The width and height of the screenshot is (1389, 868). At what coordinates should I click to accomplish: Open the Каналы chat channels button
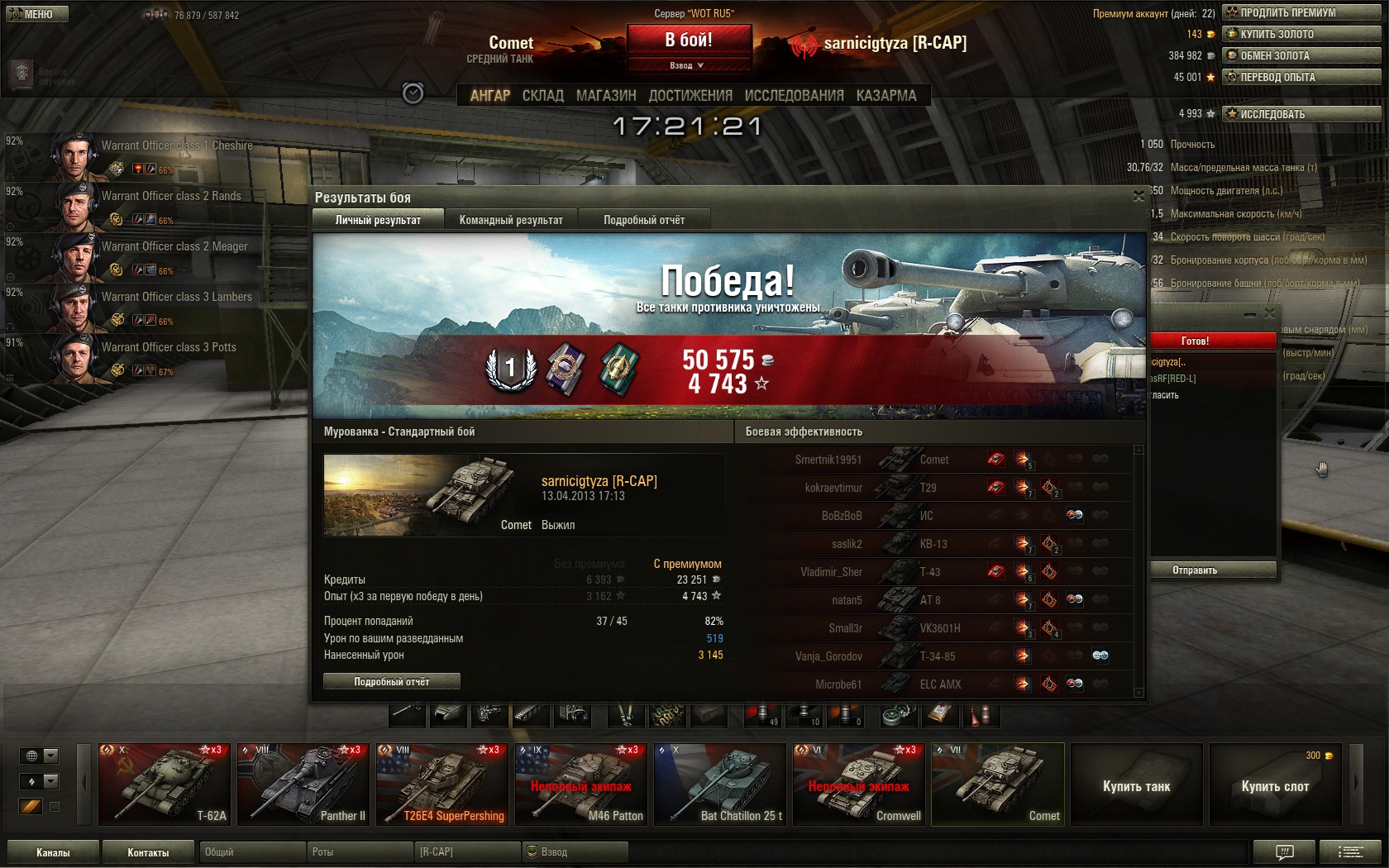pyautogui.click(x=53, y=852)
